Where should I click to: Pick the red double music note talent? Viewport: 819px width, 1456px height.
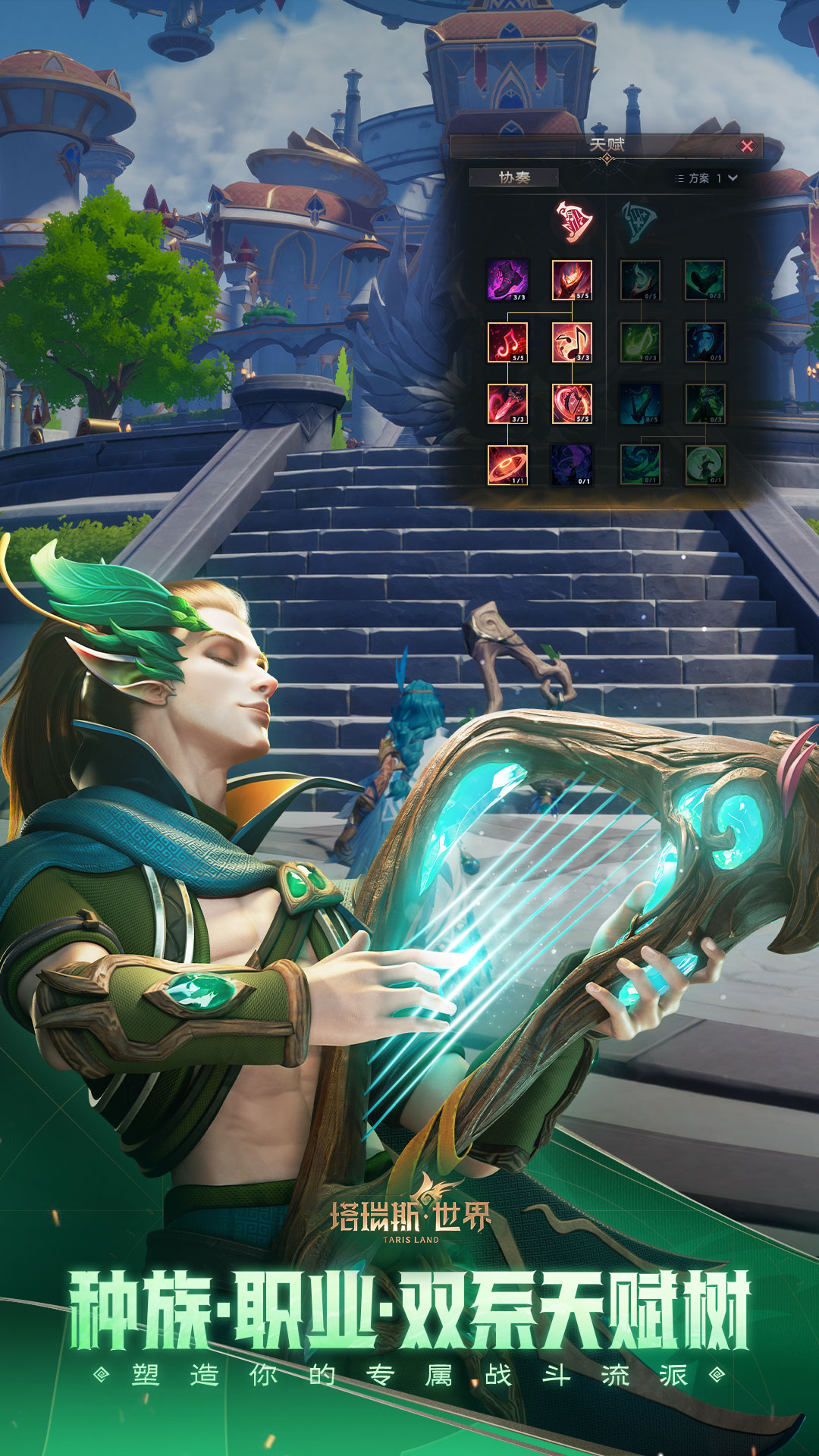point(507,342)
